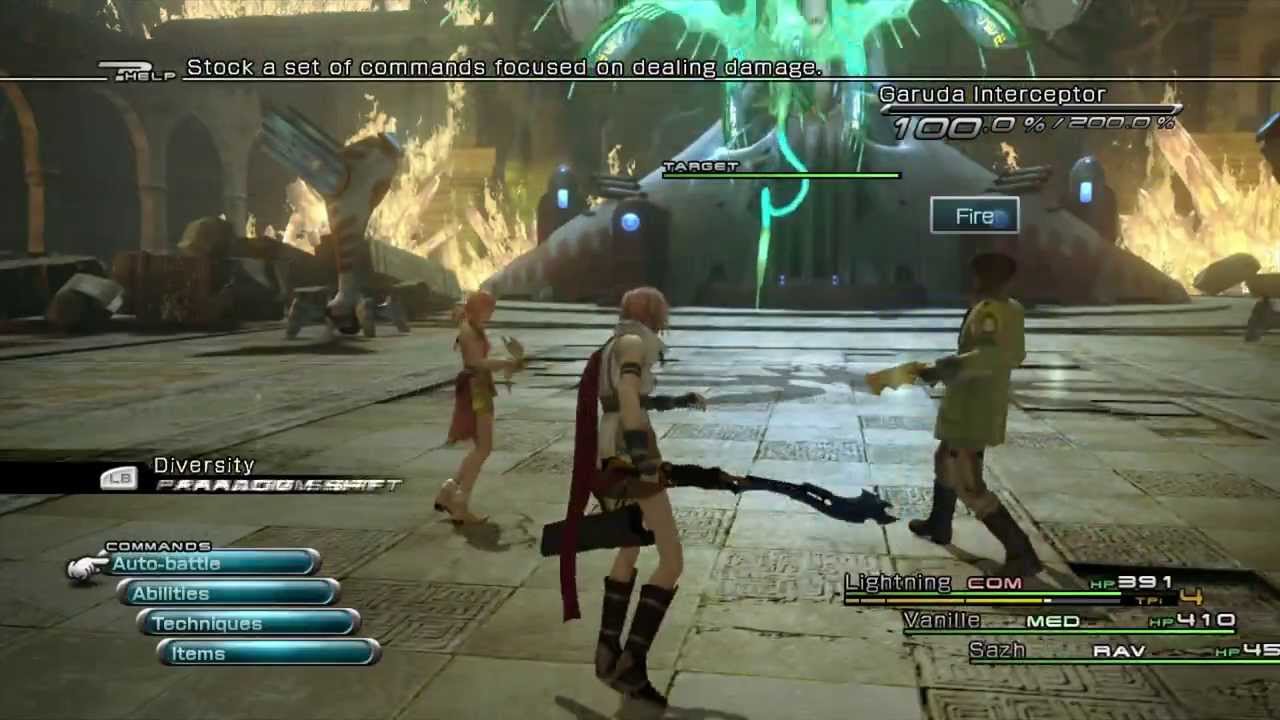Select the Fire command indicator
Image resolution: width=1280 pixels, height=720 pixels.
pos(974,216)
